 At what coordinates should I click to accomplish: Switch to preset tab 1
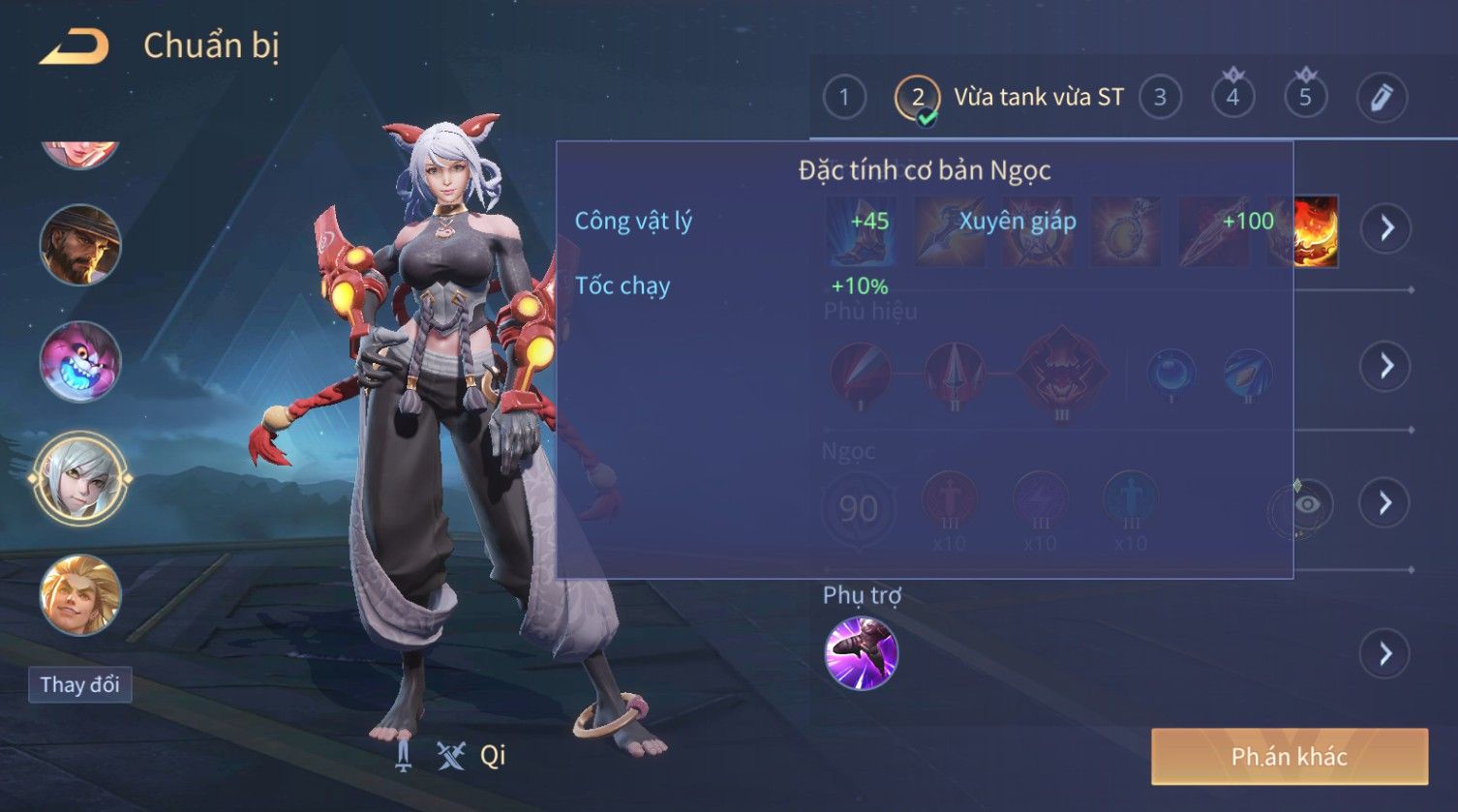point(844,97)
